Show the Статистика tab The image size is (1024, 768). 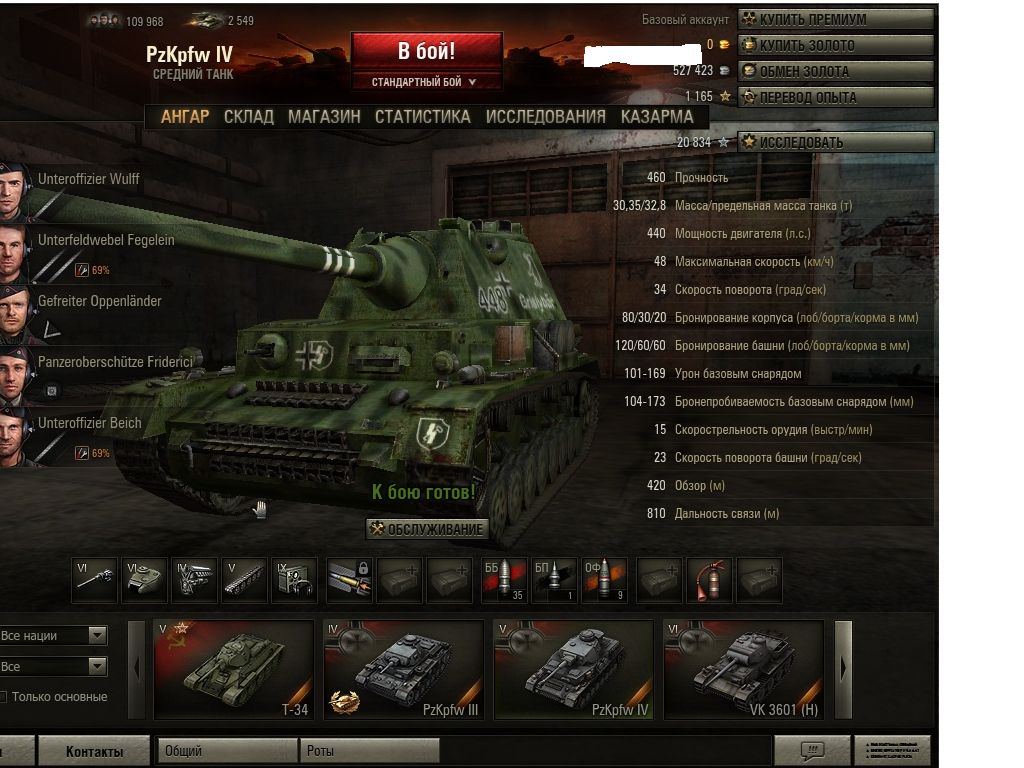click(x=422, y=117)
